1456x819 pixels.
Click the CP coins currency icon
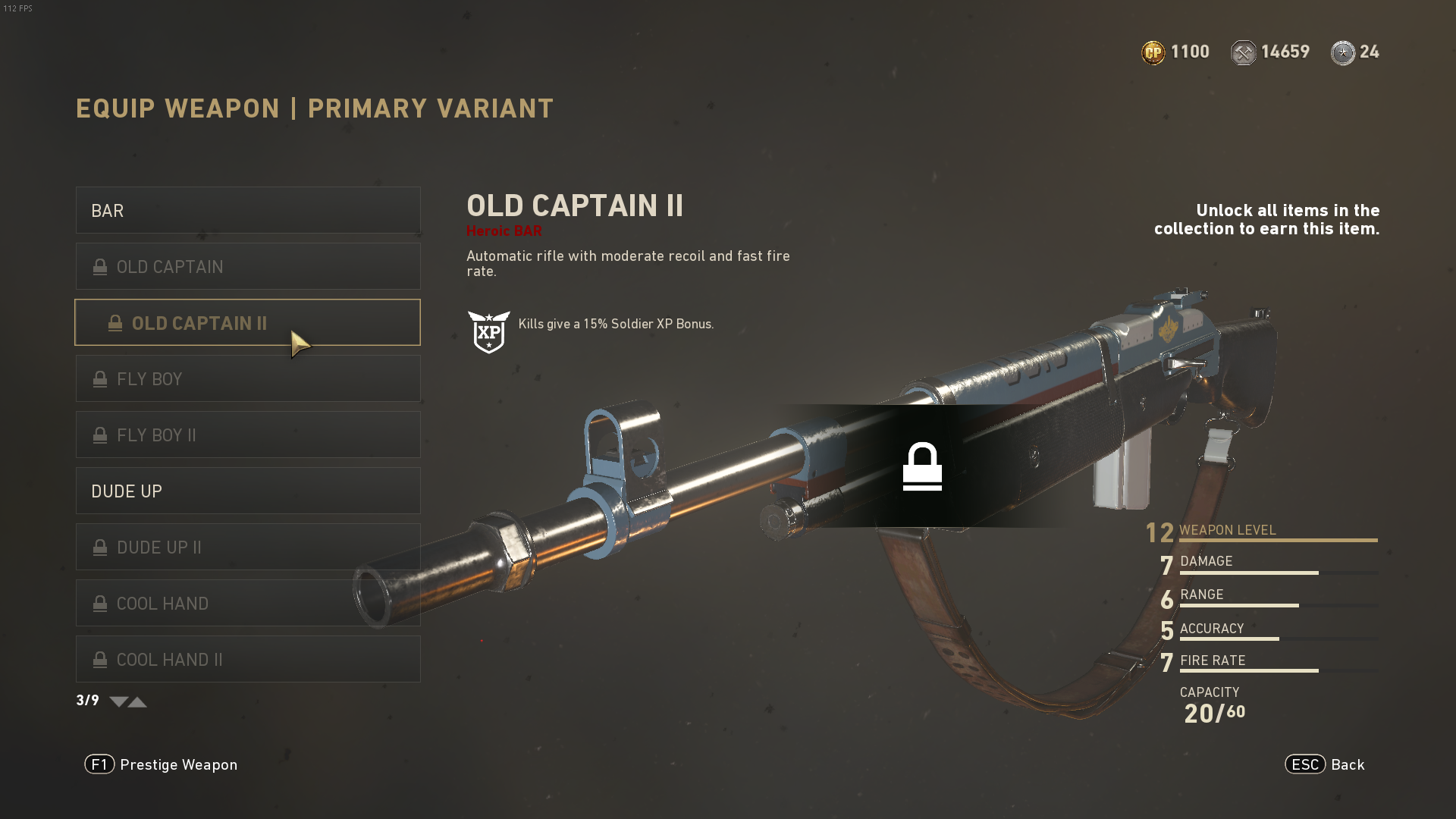coord(1153,52)
